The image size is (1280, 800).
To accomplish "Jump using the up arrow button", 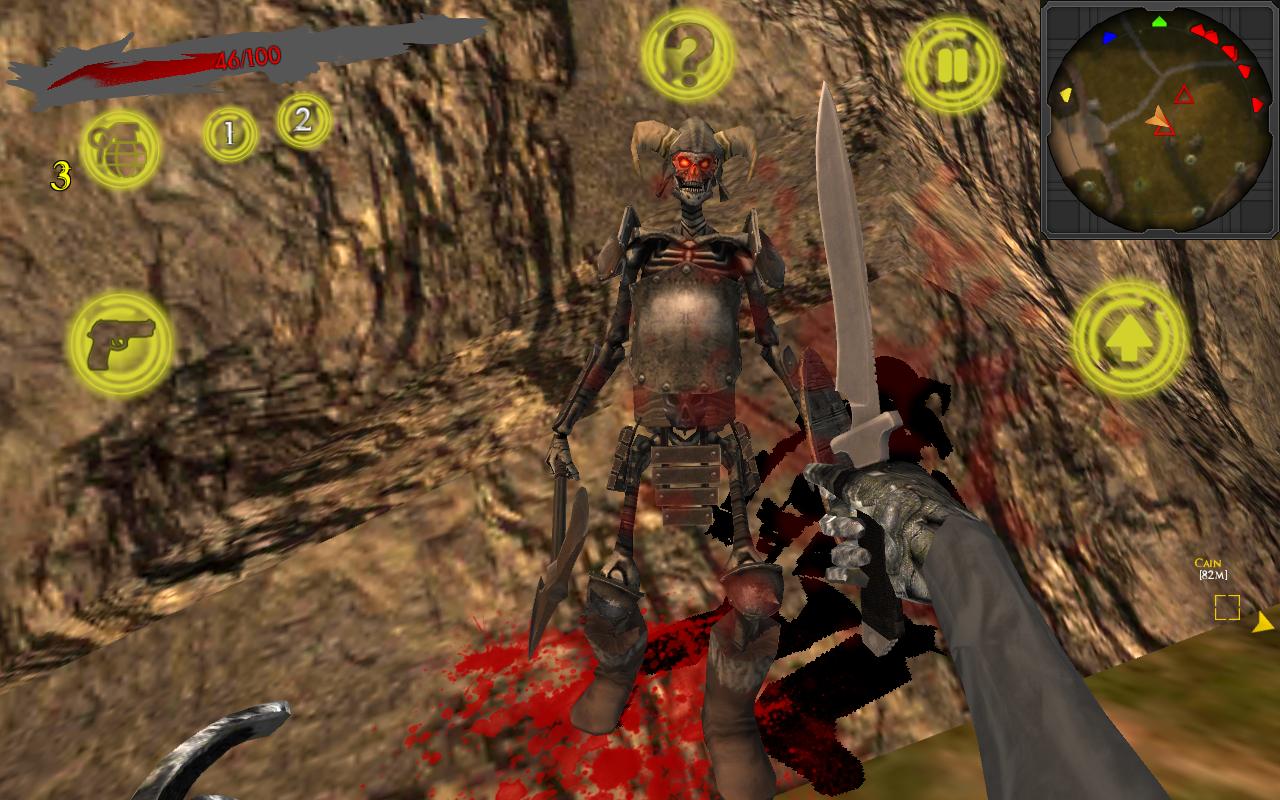I will click(x=1129, y=339).
